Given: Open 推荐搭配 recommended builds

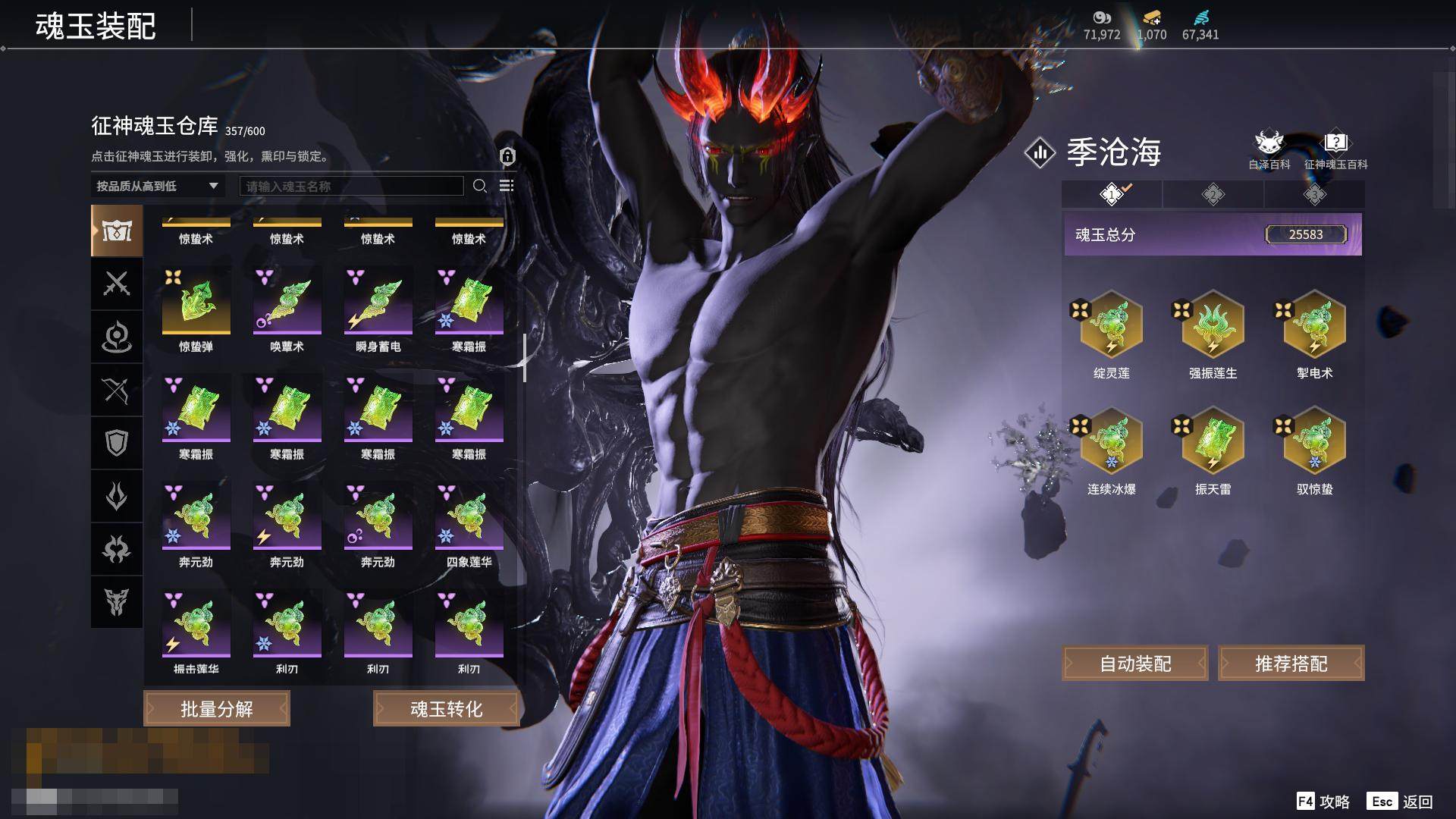Looking at the screenshot, I should tap(1291, 664).
